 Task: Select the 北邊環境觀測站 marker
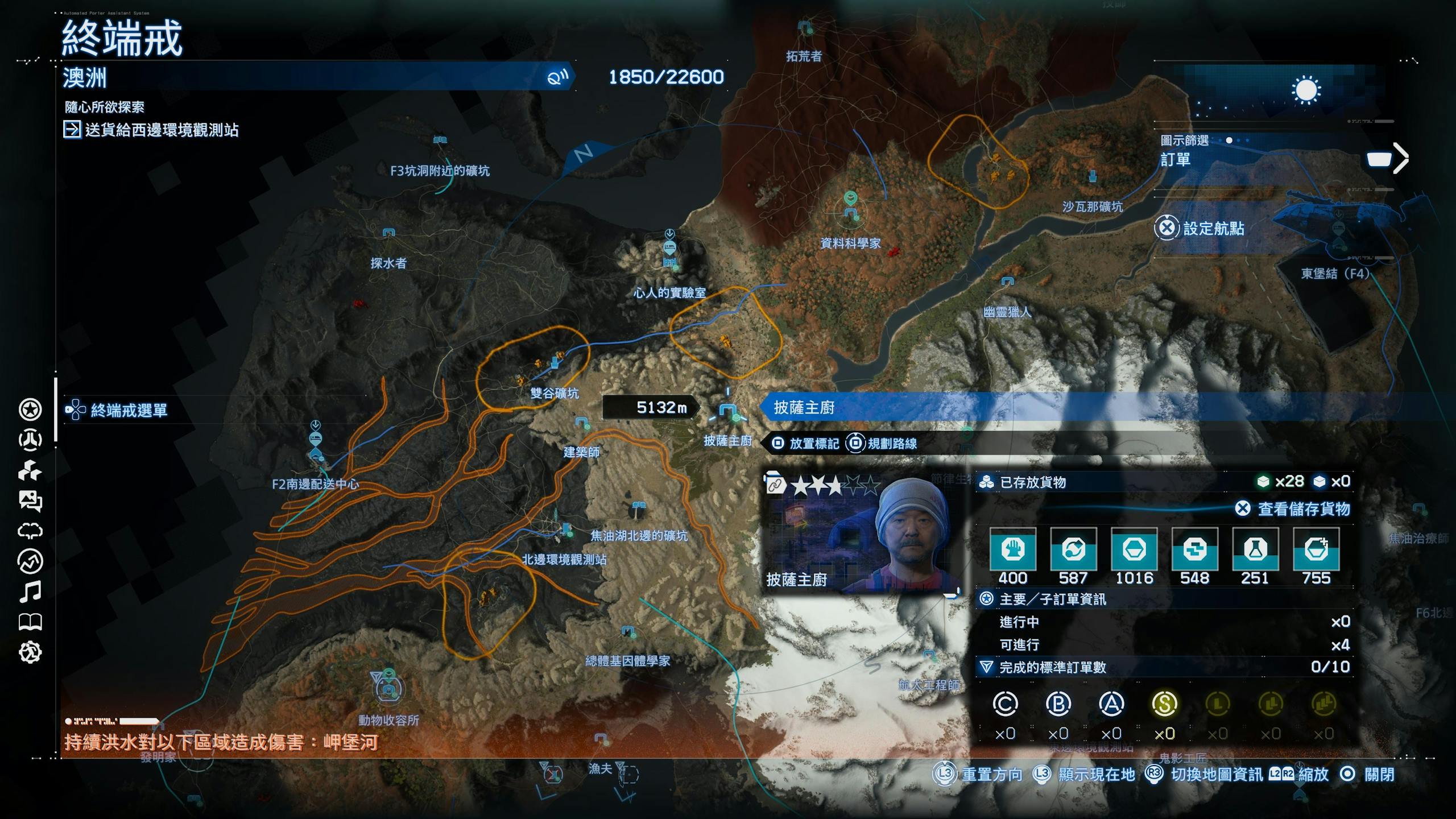click(x=566, y=530)
